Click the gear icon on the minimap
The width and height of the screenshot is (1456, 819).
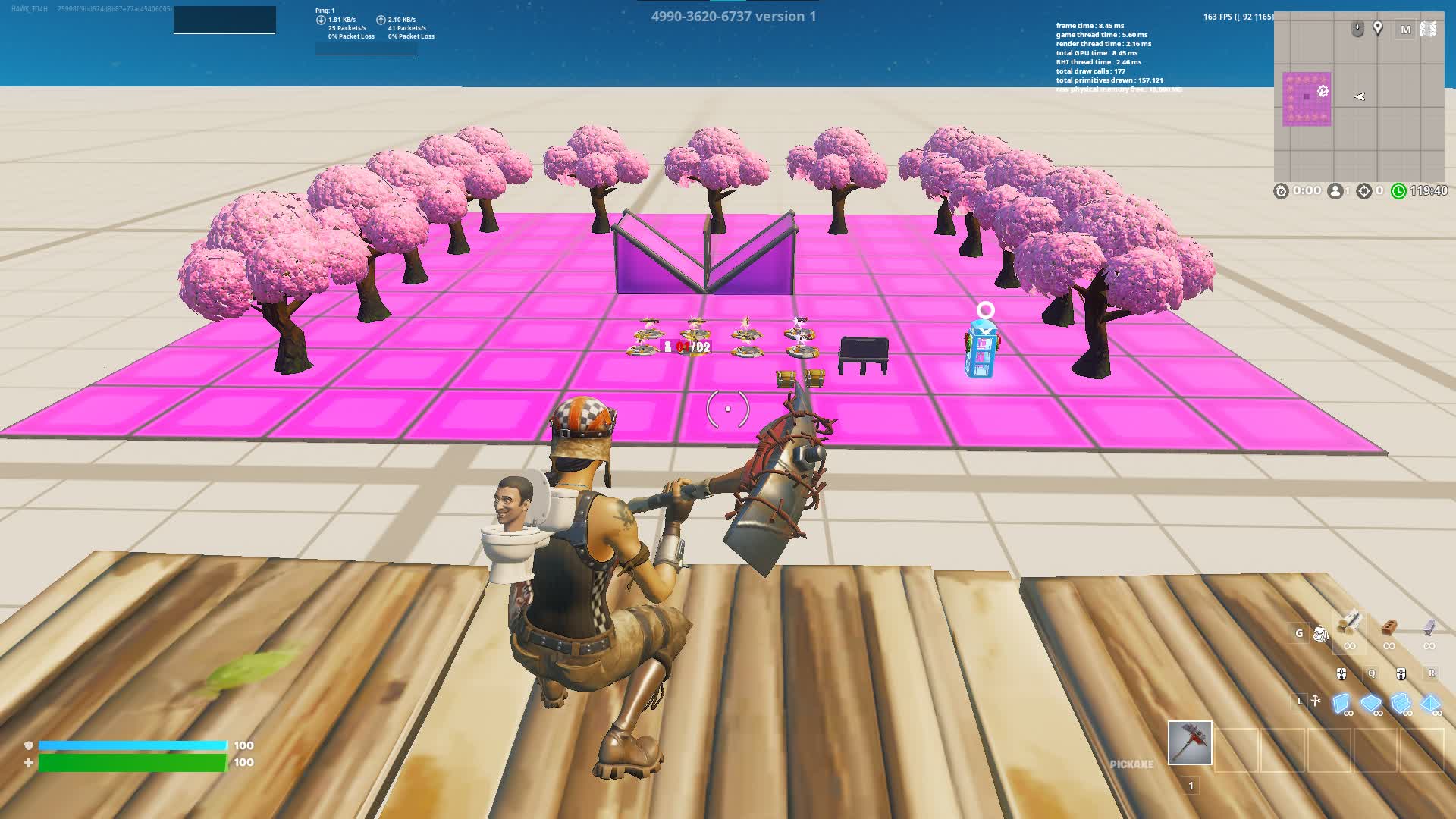pos(1323,91)
